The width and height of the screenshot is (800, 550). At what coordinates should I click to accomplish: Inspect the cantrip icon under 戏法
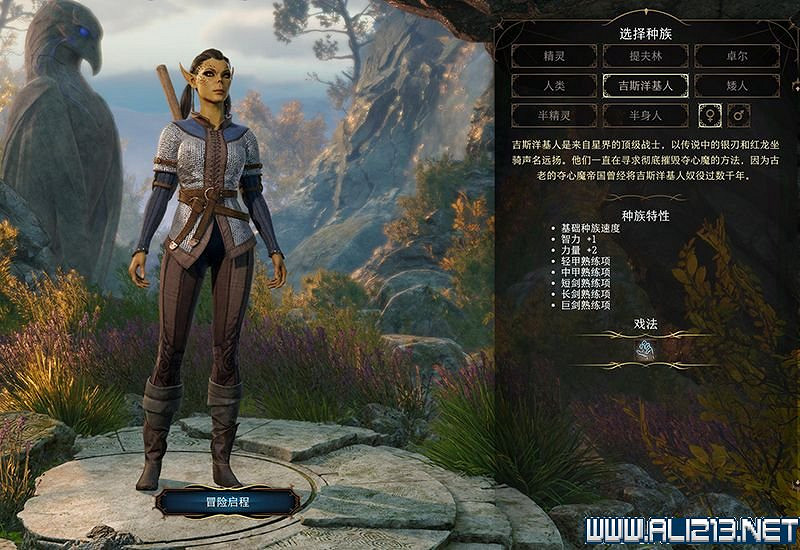point(646,350)
